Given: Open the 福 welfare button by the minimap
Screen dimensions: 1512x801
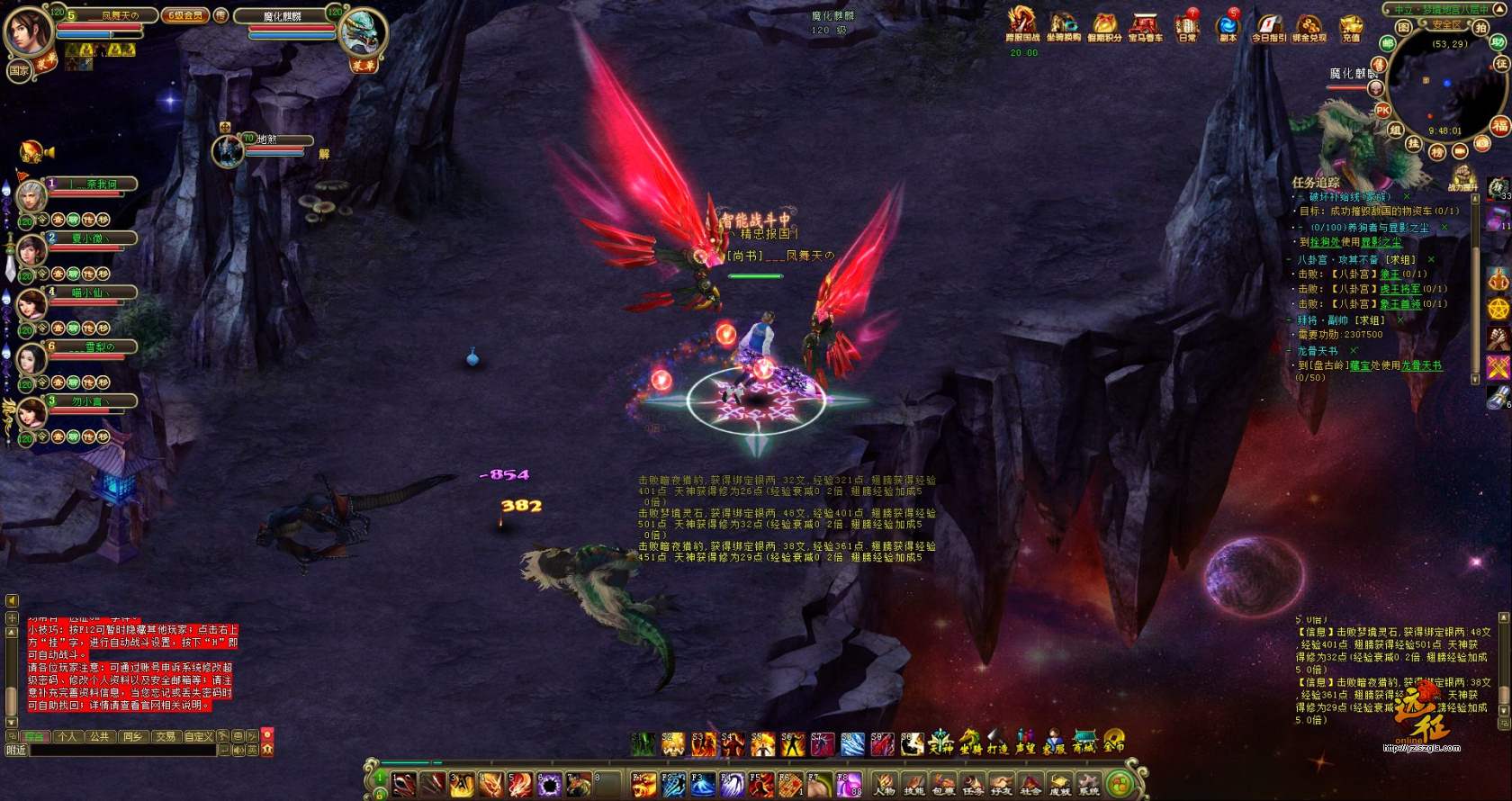Looking at the screenshot, I should click(x=1499, y=126).
